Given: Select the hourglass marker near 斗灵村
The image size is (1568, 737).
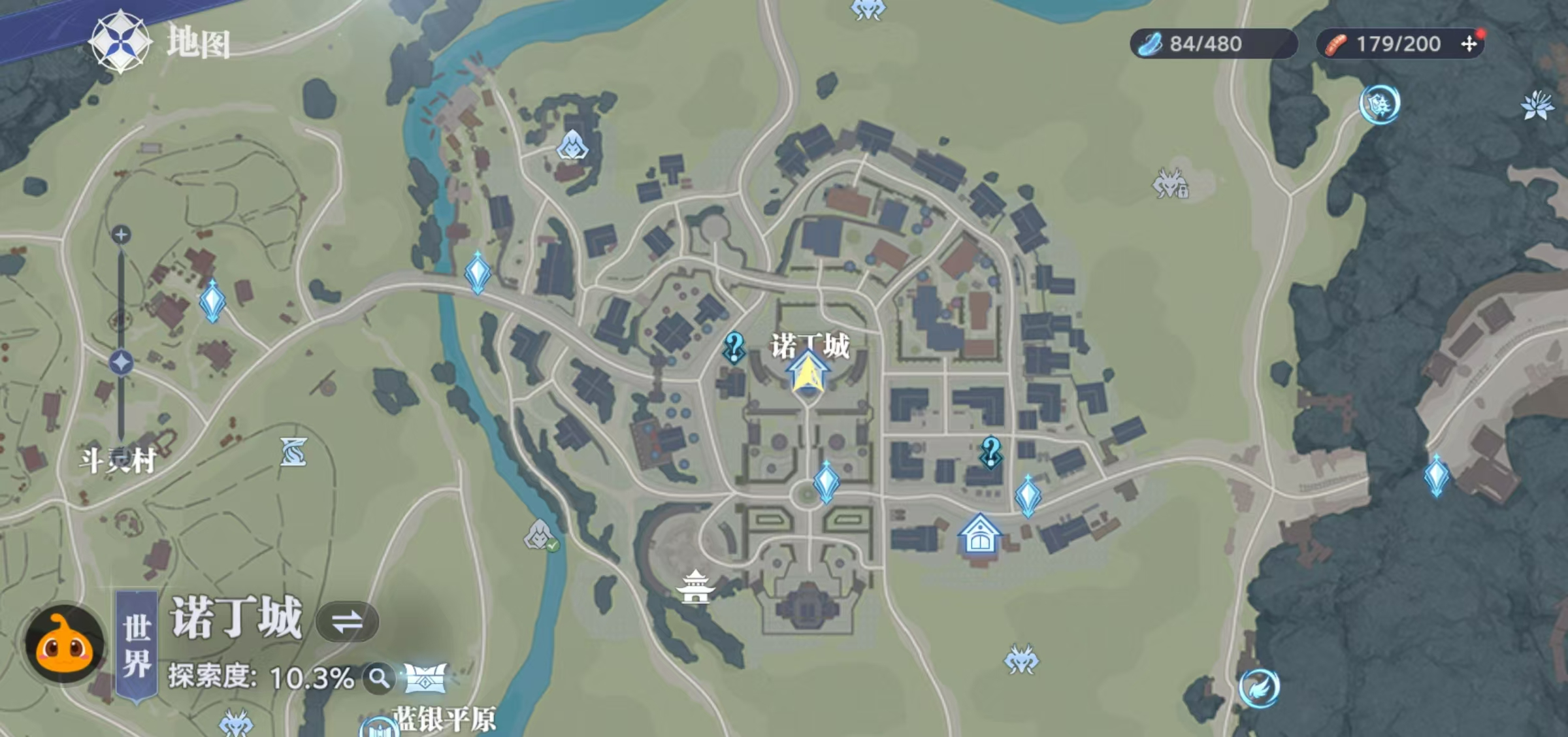Looking at the screenshot, I should (293, 452).
